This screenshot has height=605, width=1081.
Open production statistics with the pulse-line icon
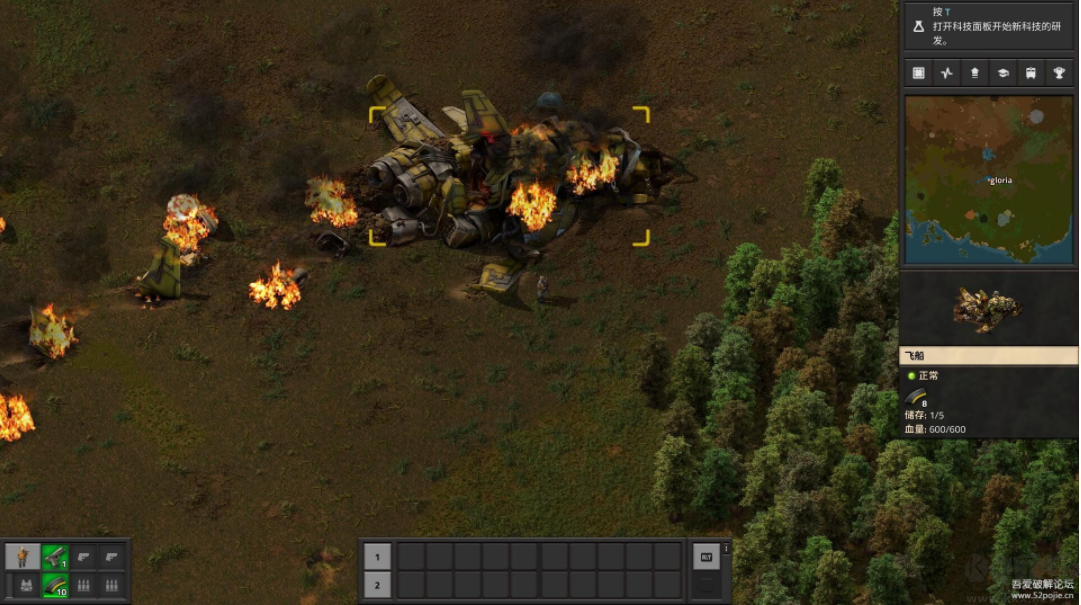pos(946,73)
